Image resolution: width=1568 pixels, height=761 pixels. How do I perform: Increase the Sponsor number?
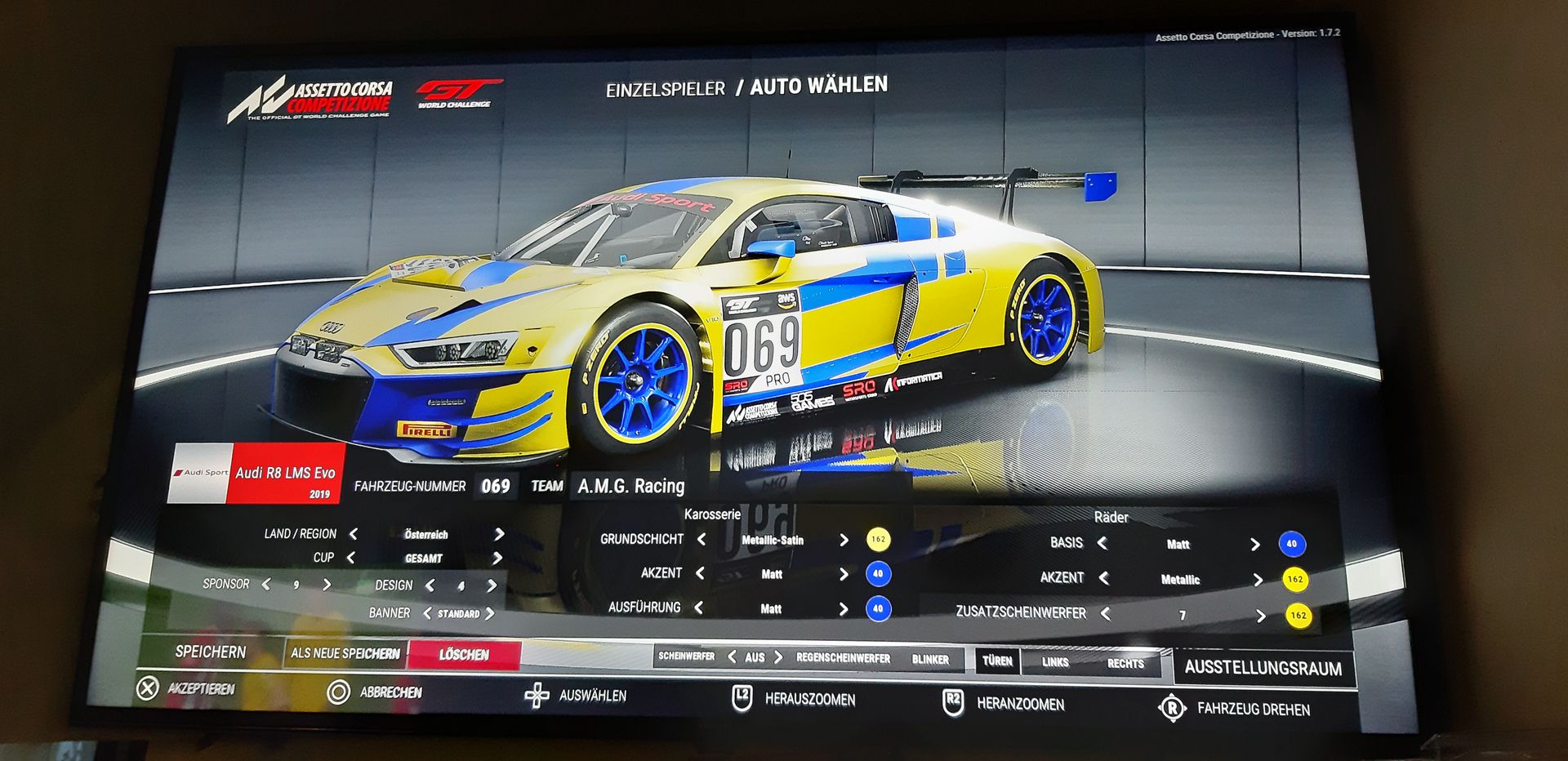tap(327, 585)
